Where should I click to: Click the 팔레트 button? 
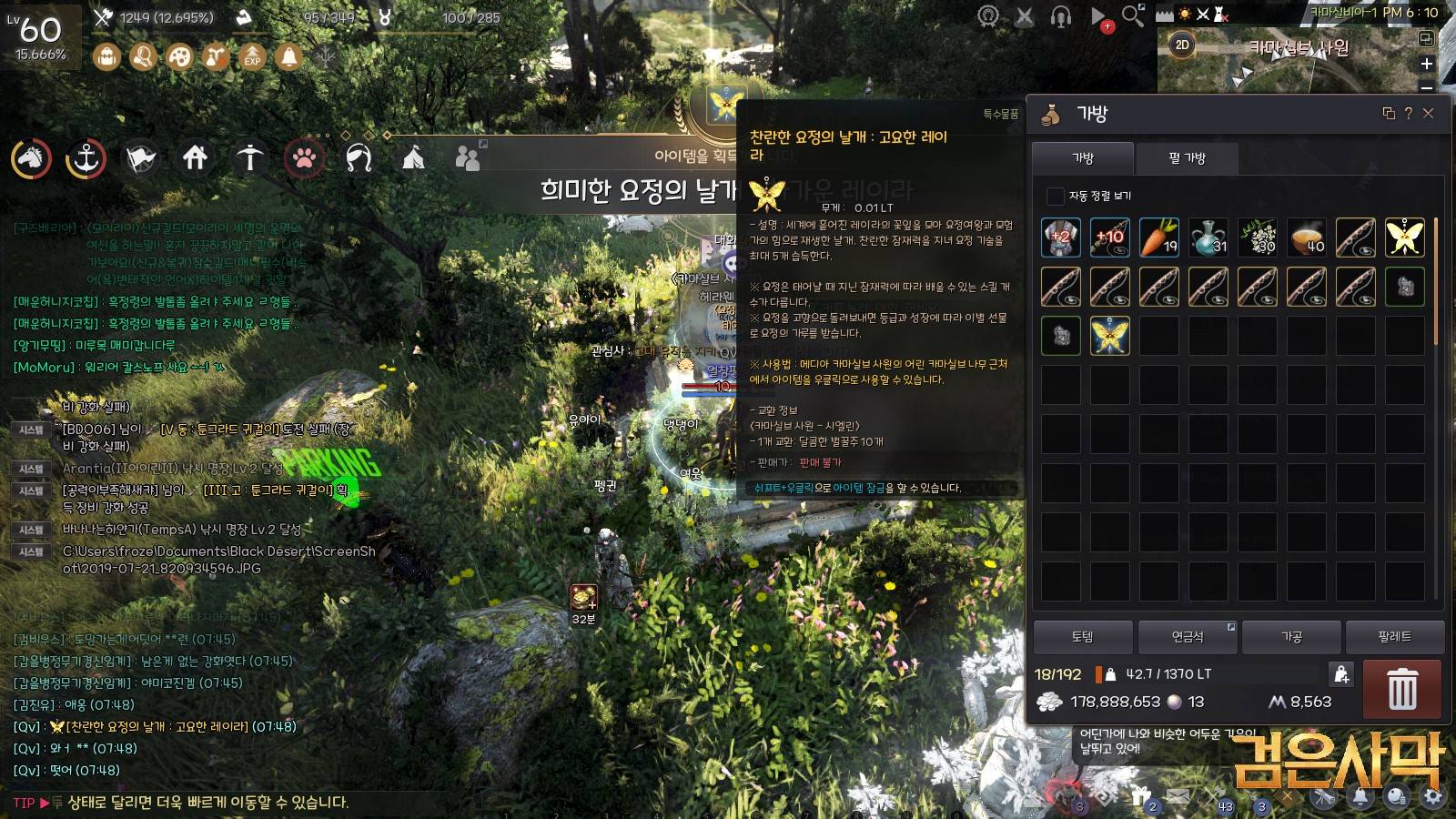[x=1394, y=637]
